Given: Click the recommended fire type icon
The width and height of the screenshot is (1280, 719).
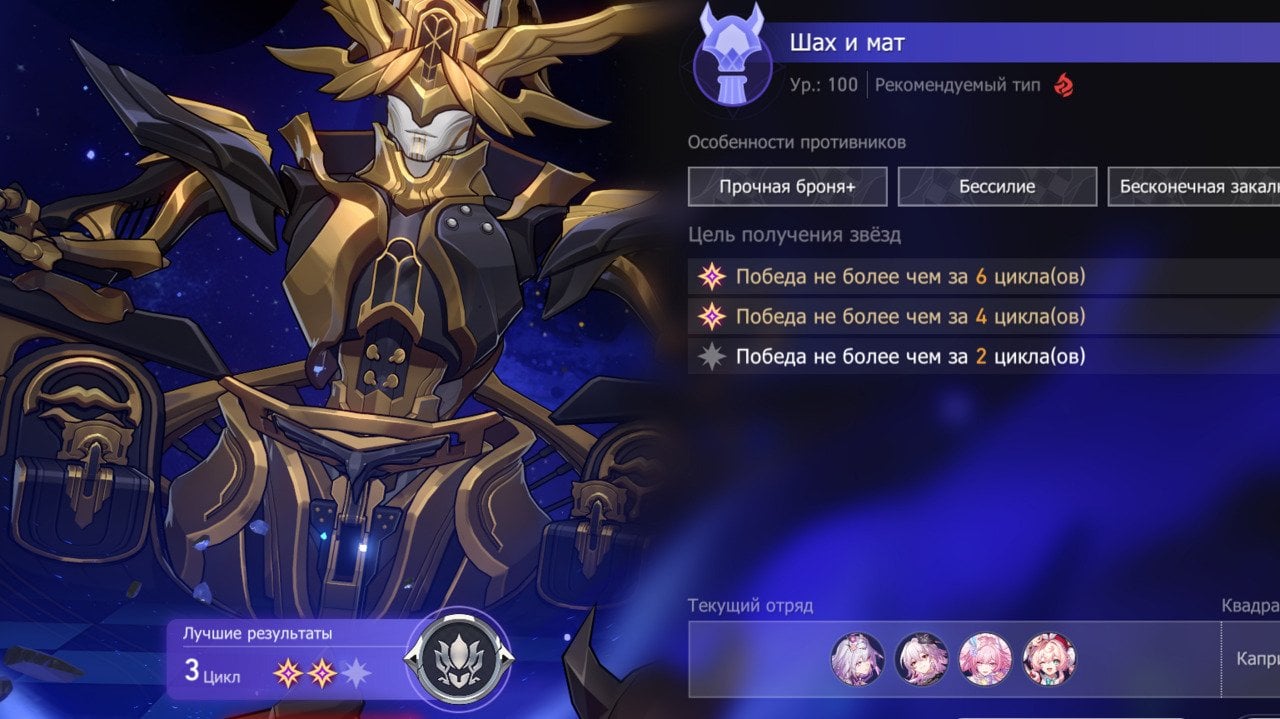Looking at the screenshot, I should (1061, 85).
